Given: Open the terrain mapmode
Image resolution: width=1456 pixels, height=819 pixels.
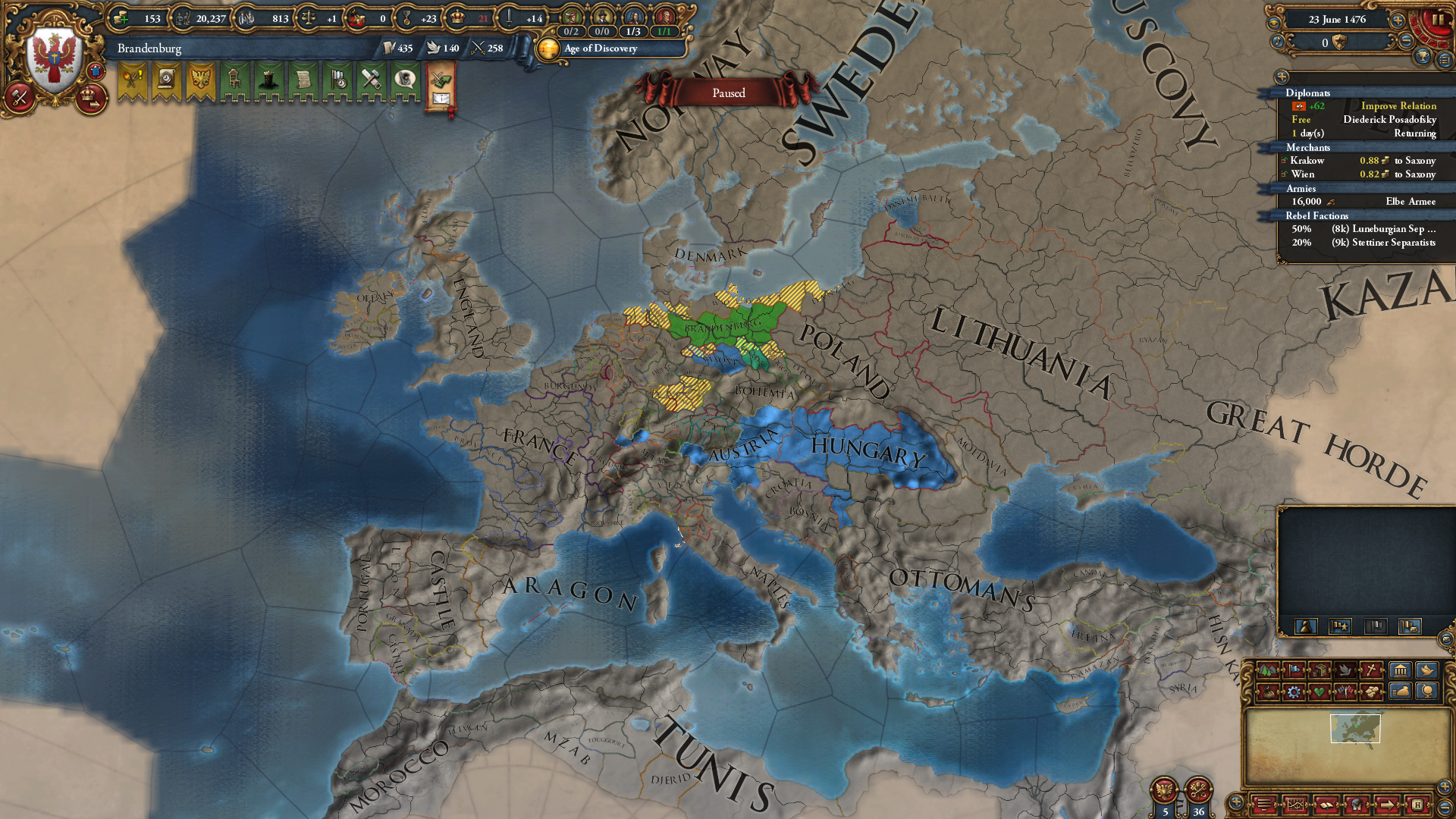Looking at the screenshot, I should (1268, 670).
